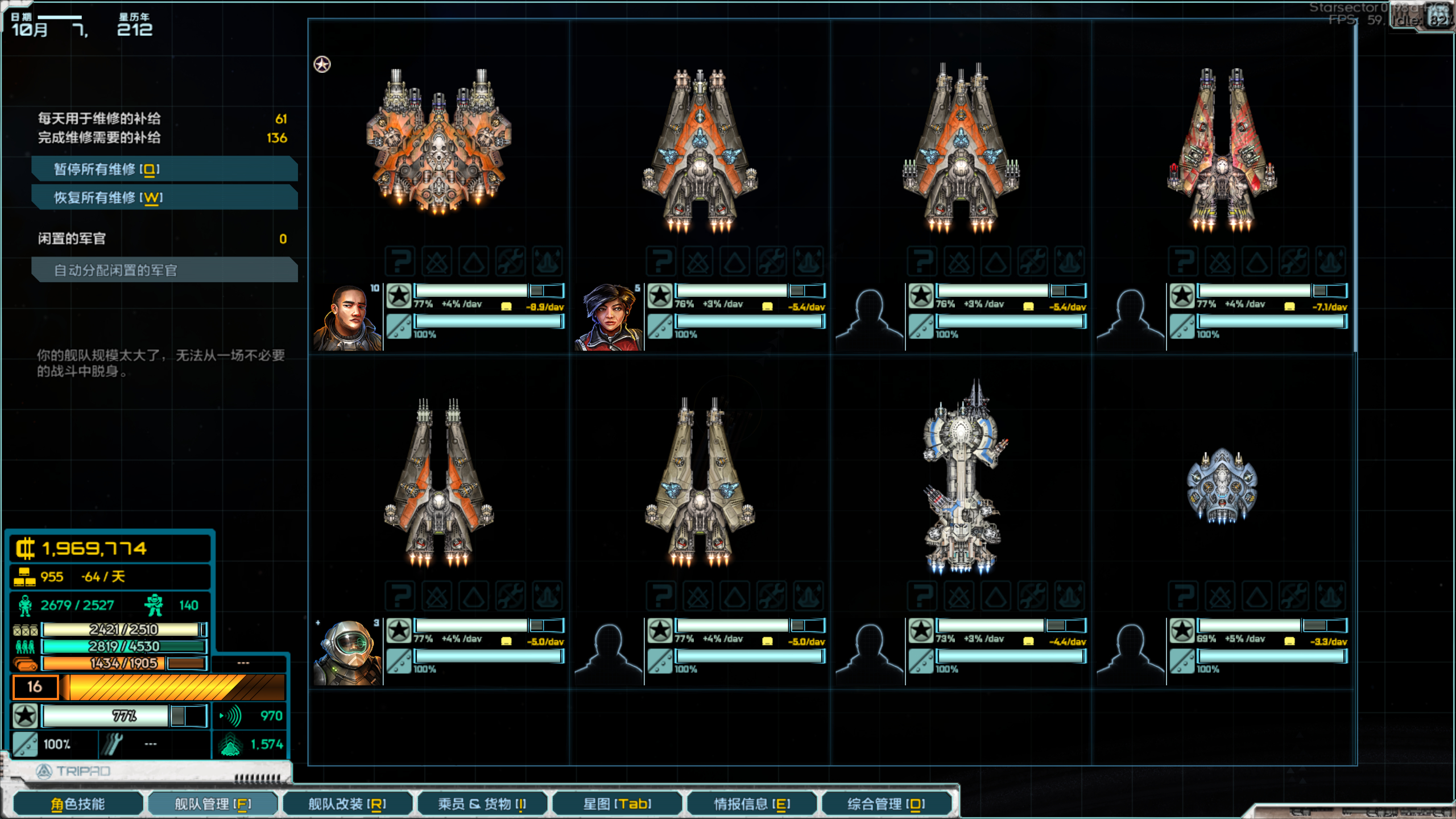Image resolution: width=1456 pixels, height=819 pixels.
Task: Open 情报信息 intel tab
Action: 752,804
